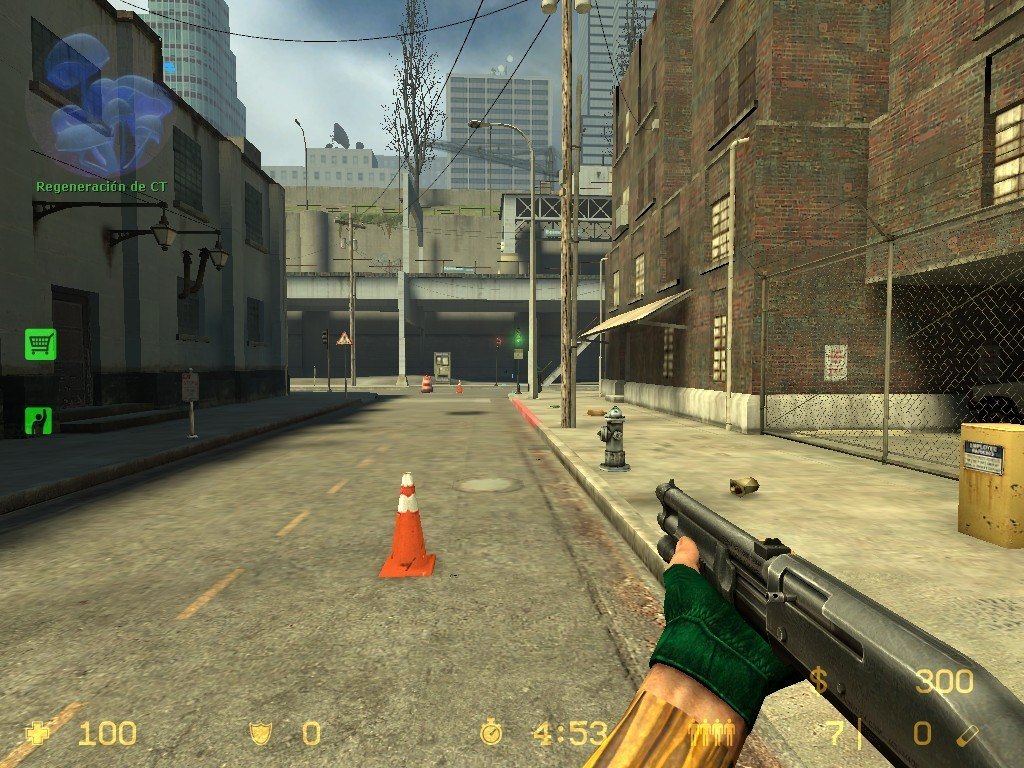Viewport: 1024px width, 768px height.
Task: Select the green shopping cart buy-zone icon
Action: click(x=40, y=344)
